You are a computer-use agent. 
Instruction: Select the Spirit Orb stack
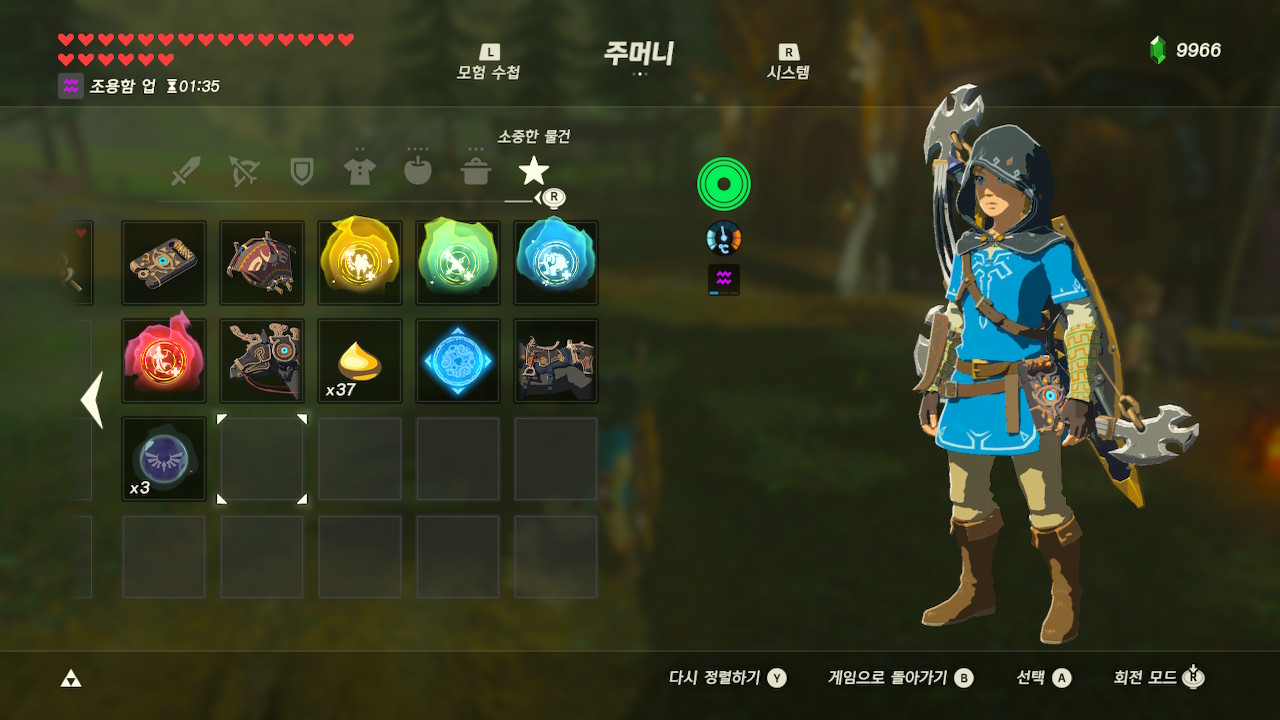tap(164, 459)
